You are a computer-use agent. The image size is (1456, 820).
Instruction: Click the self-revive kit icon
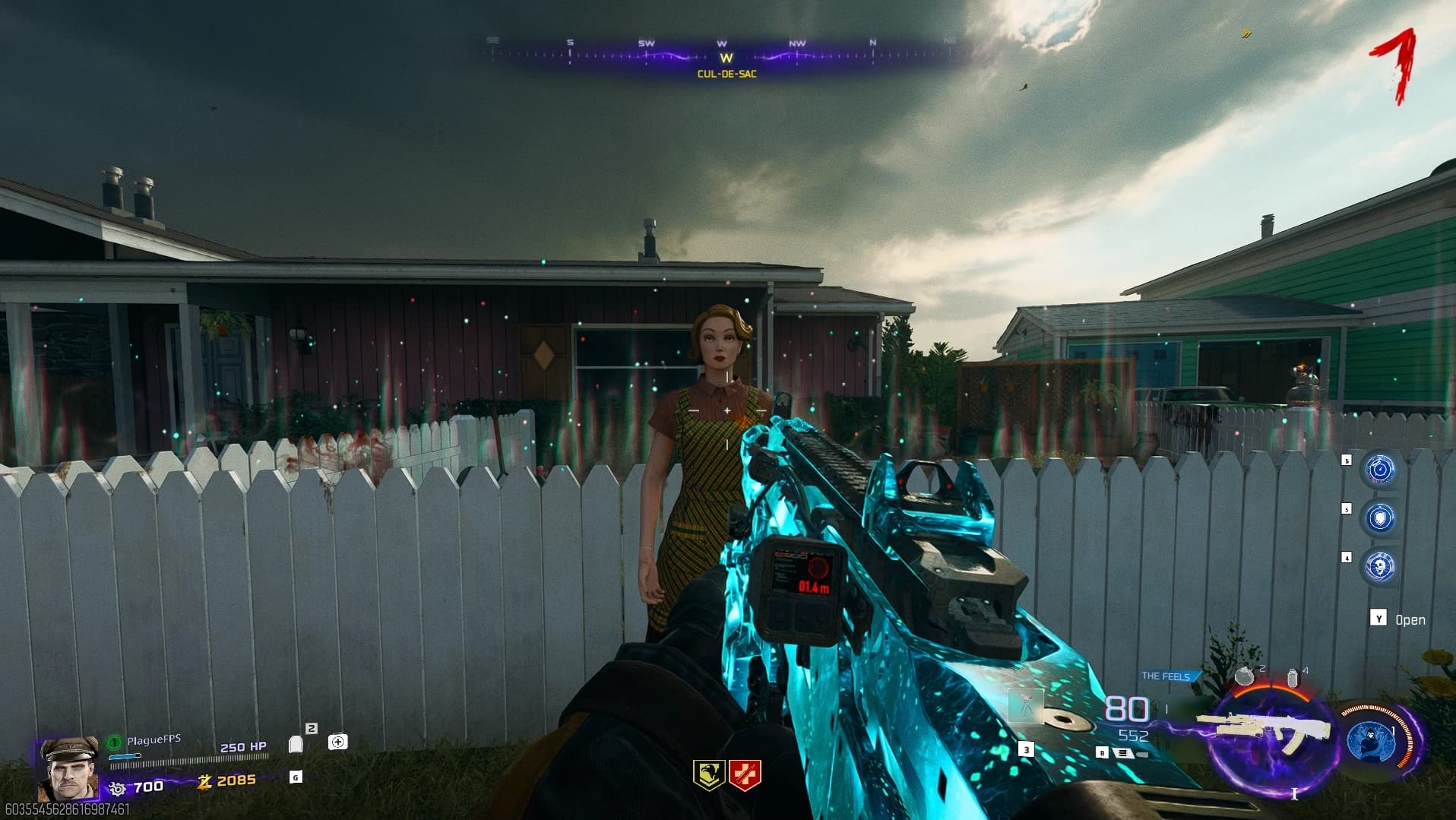[338, 742]
